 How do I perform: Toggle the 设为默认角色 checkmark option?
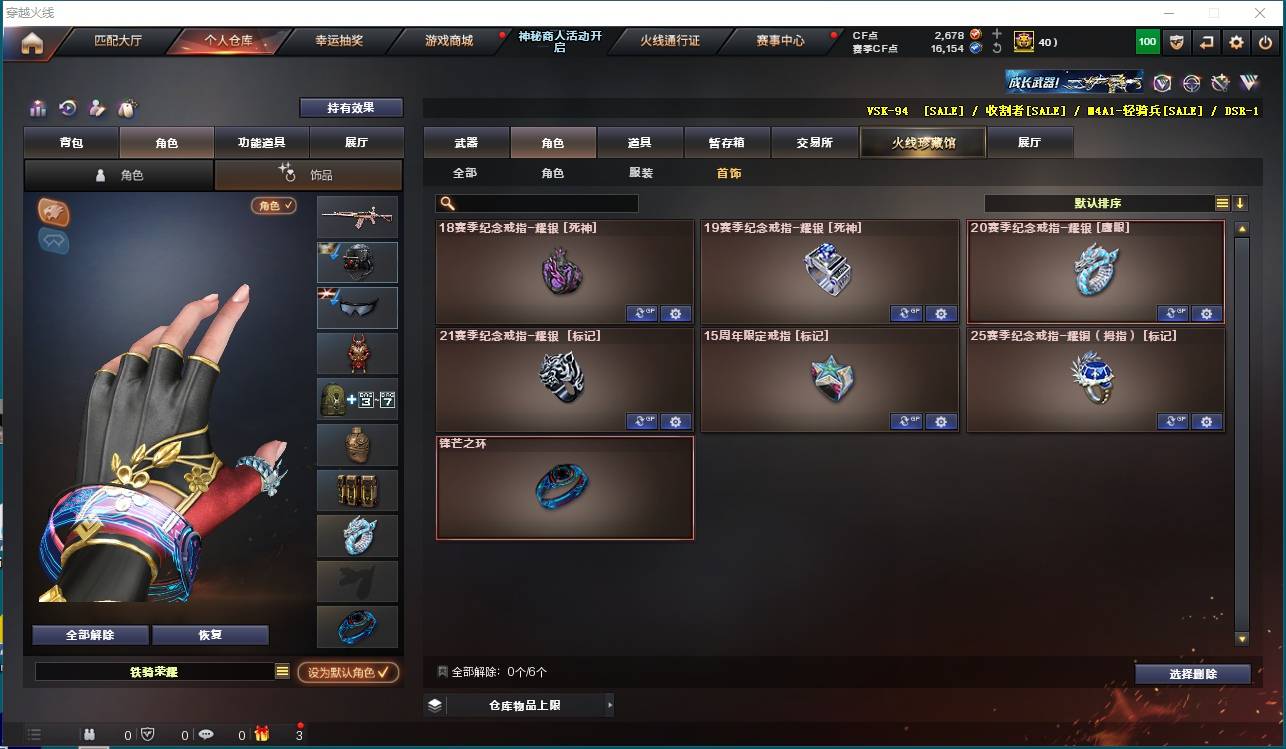[346, 672]
